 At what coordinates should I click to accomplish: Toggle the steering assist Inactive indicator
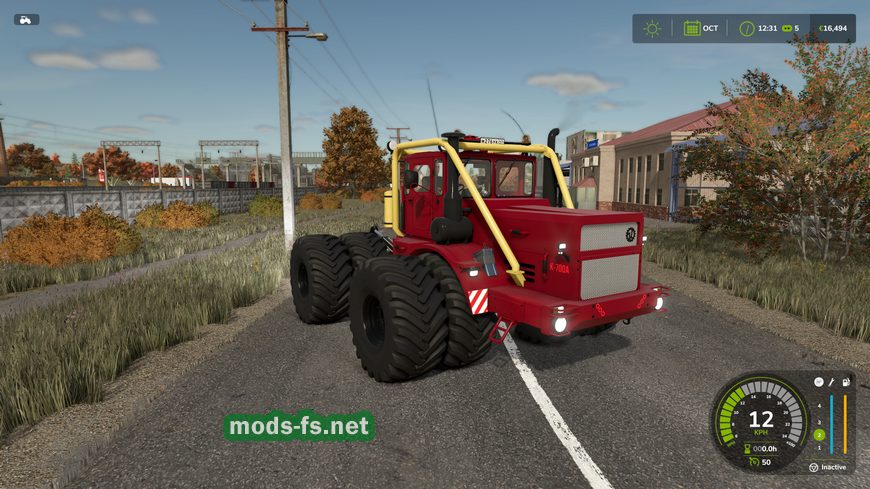coord(814,467)
